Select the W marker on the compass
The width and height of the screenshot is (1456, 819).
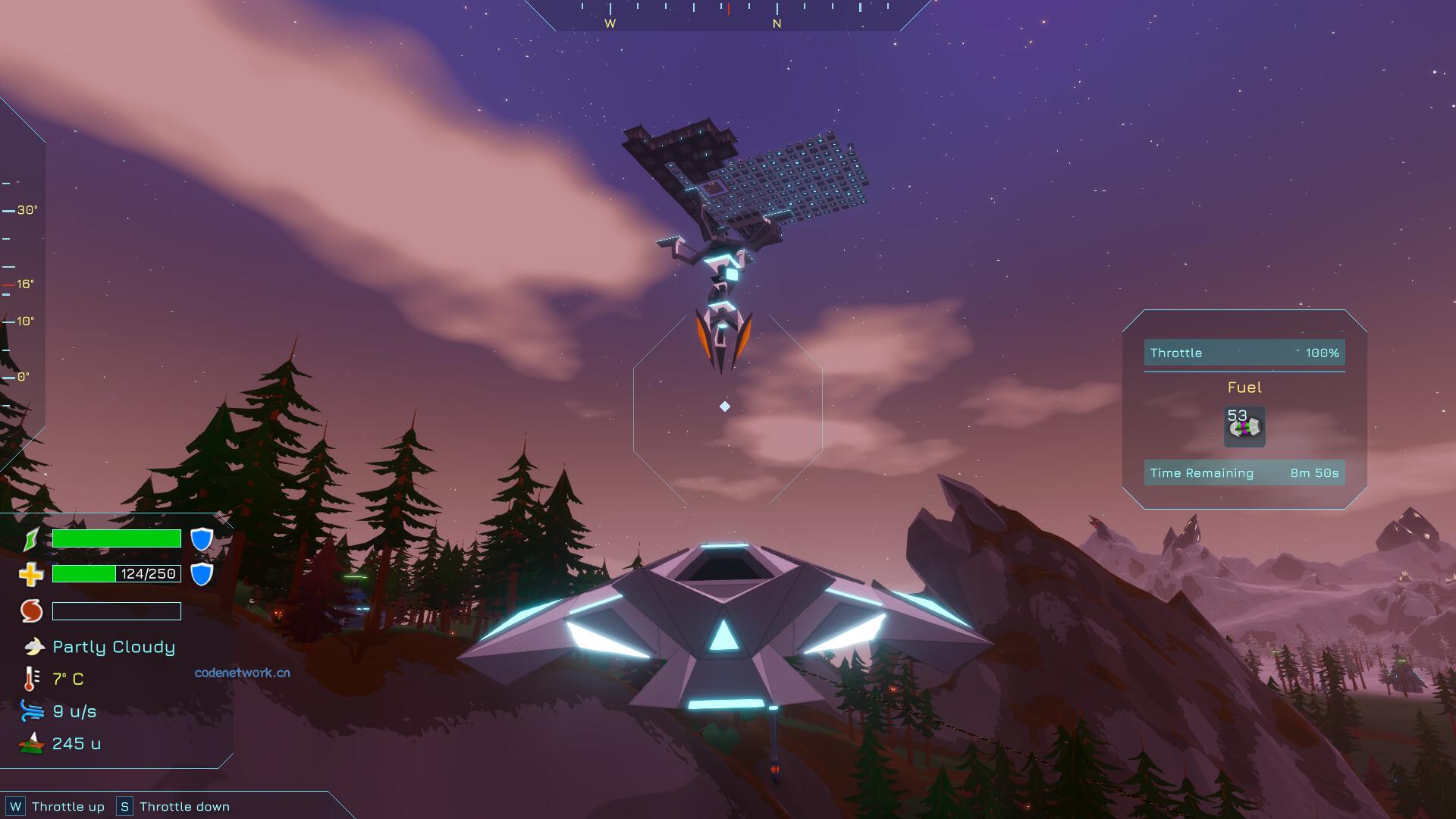[x=609, y=24]
